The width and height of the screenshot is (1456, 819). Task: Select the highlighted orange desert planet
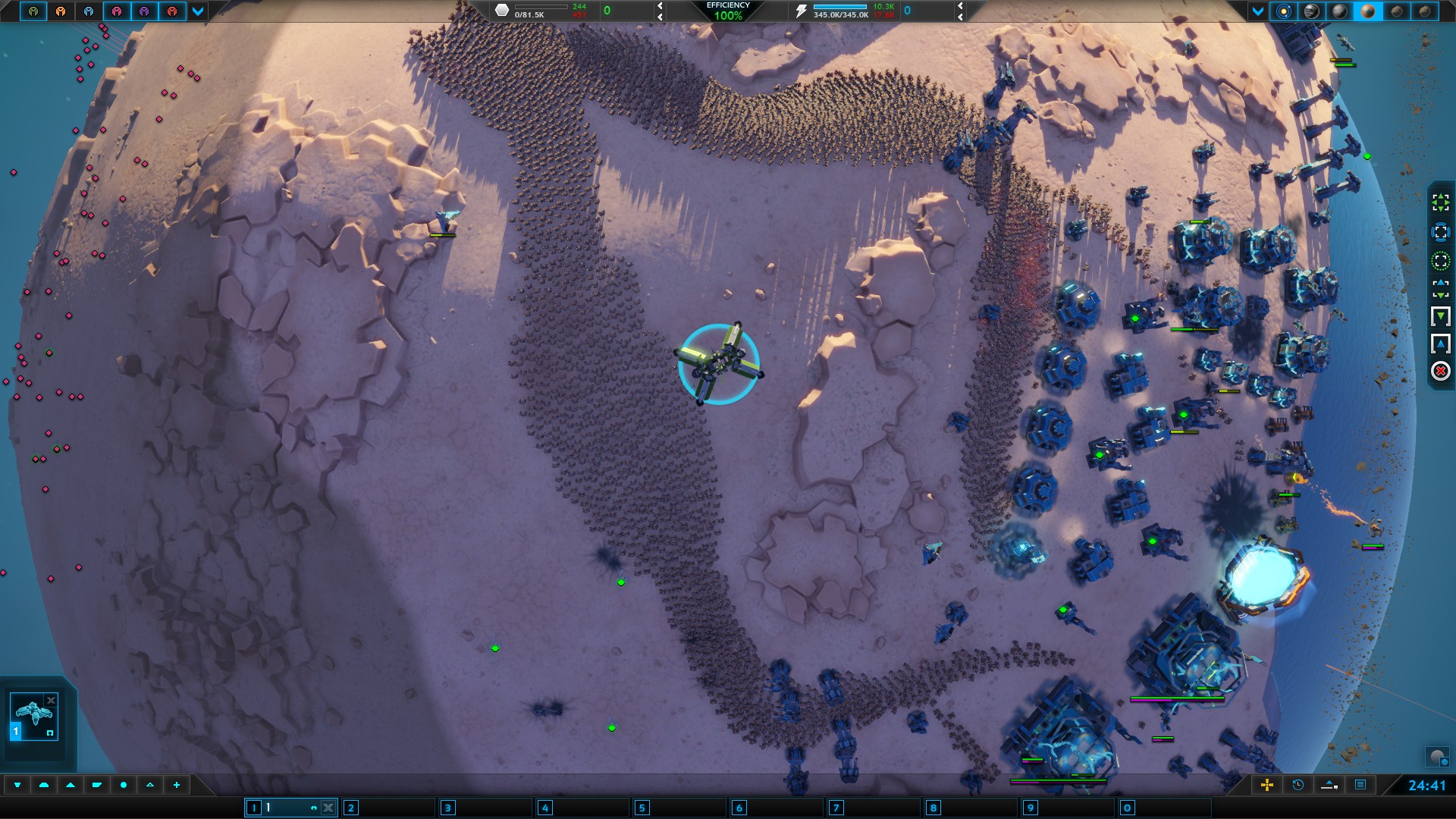[1369, 11]
